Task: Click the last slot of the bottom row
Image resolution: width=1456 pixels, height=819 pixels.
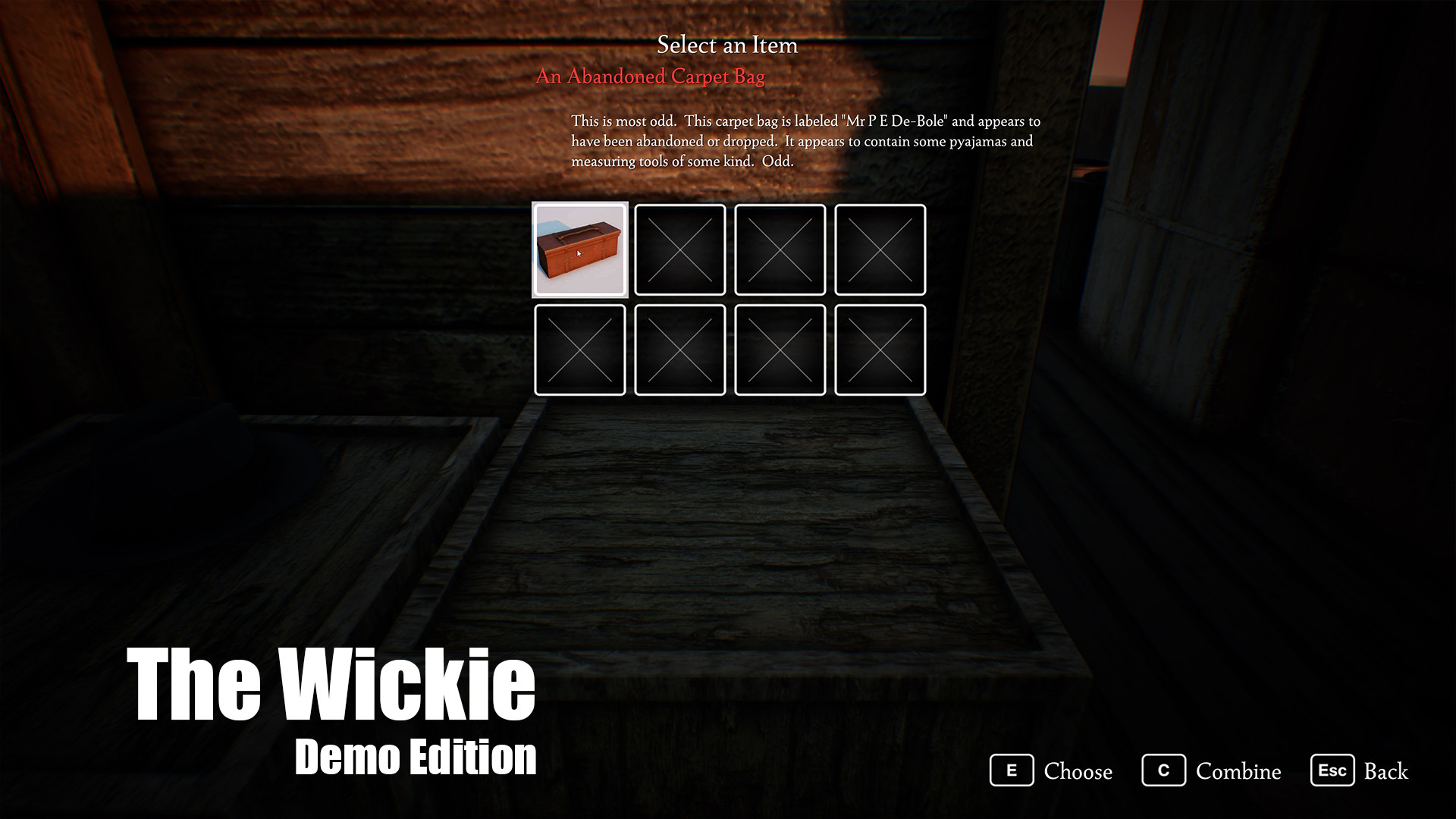Action: (880, 350)
